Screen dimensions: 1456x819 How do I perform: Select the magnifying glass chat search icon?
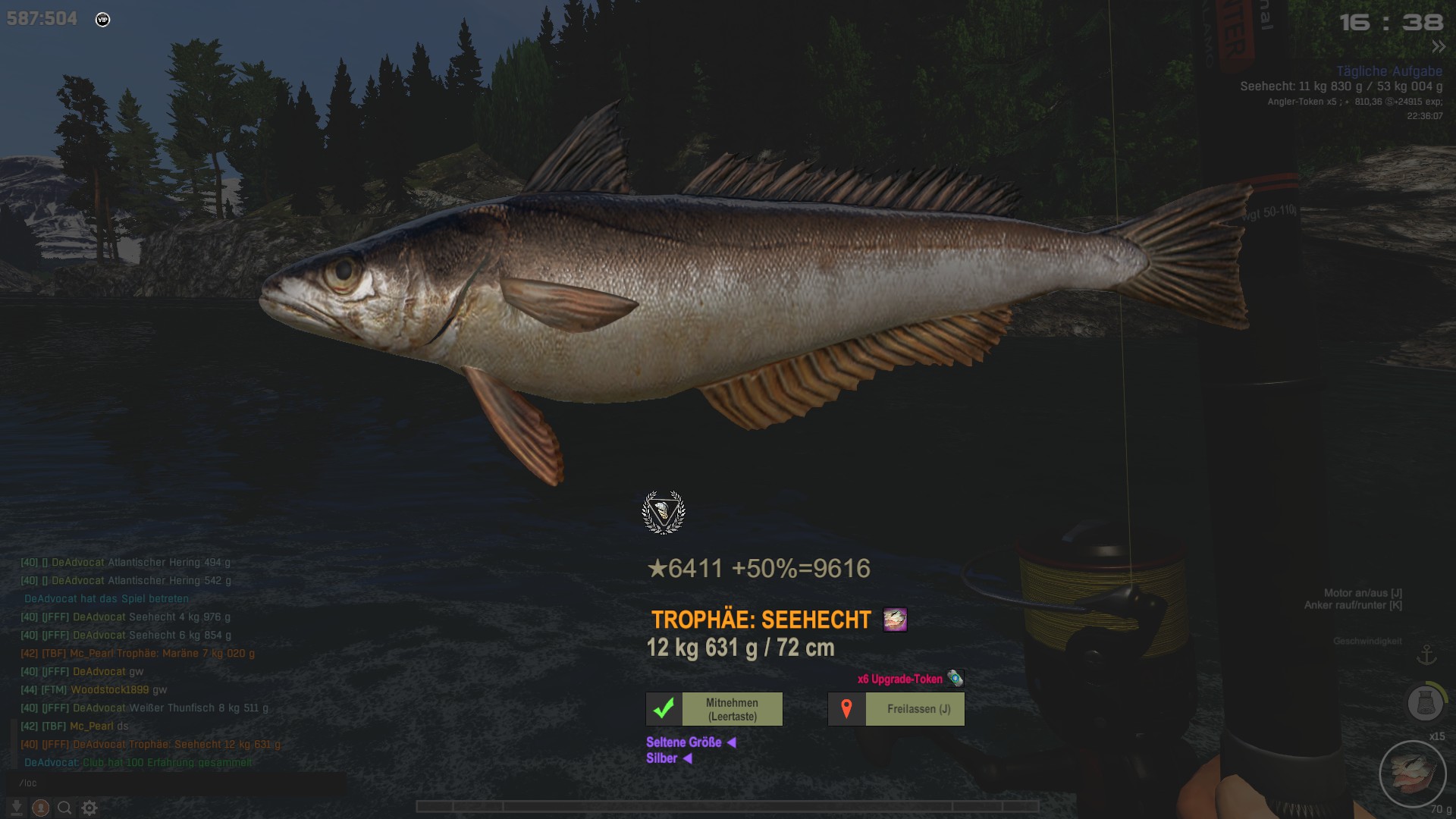tap(65, 808)
